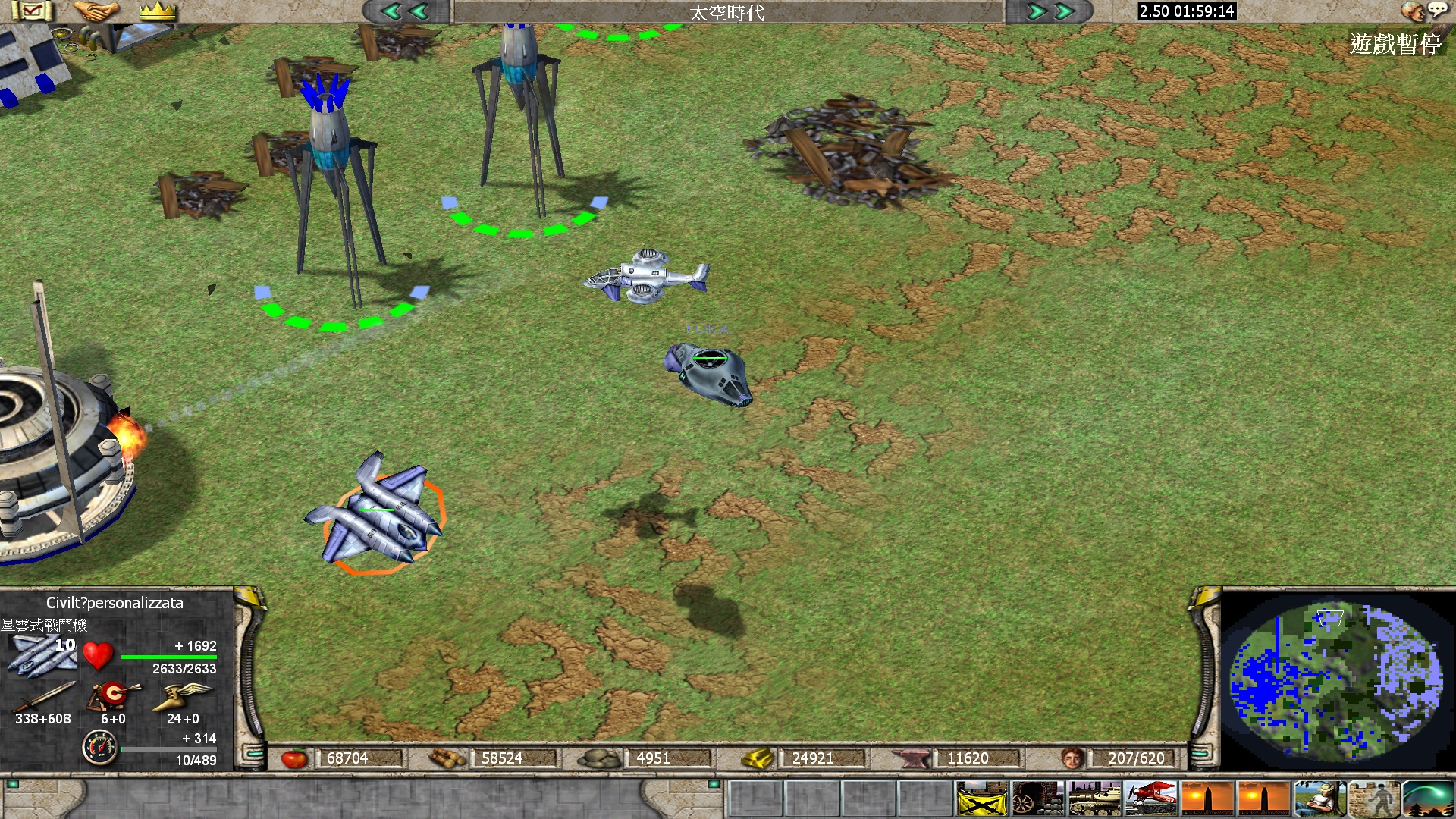1456x819 pixels.
Task: Click the tank icon
Action: point(1094,799)
